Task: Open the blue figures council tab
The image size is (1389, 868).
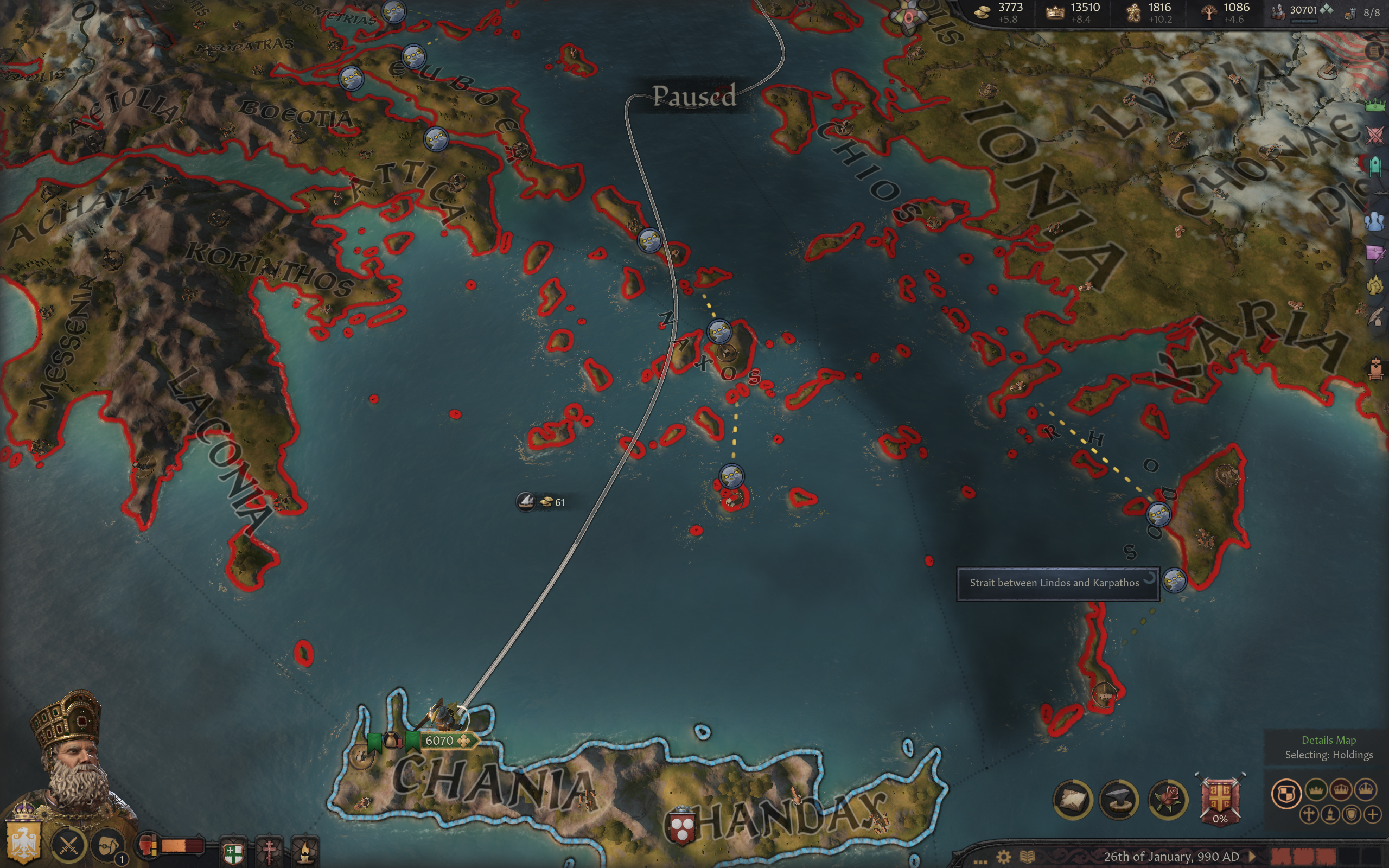Action: pos(1375,221)
